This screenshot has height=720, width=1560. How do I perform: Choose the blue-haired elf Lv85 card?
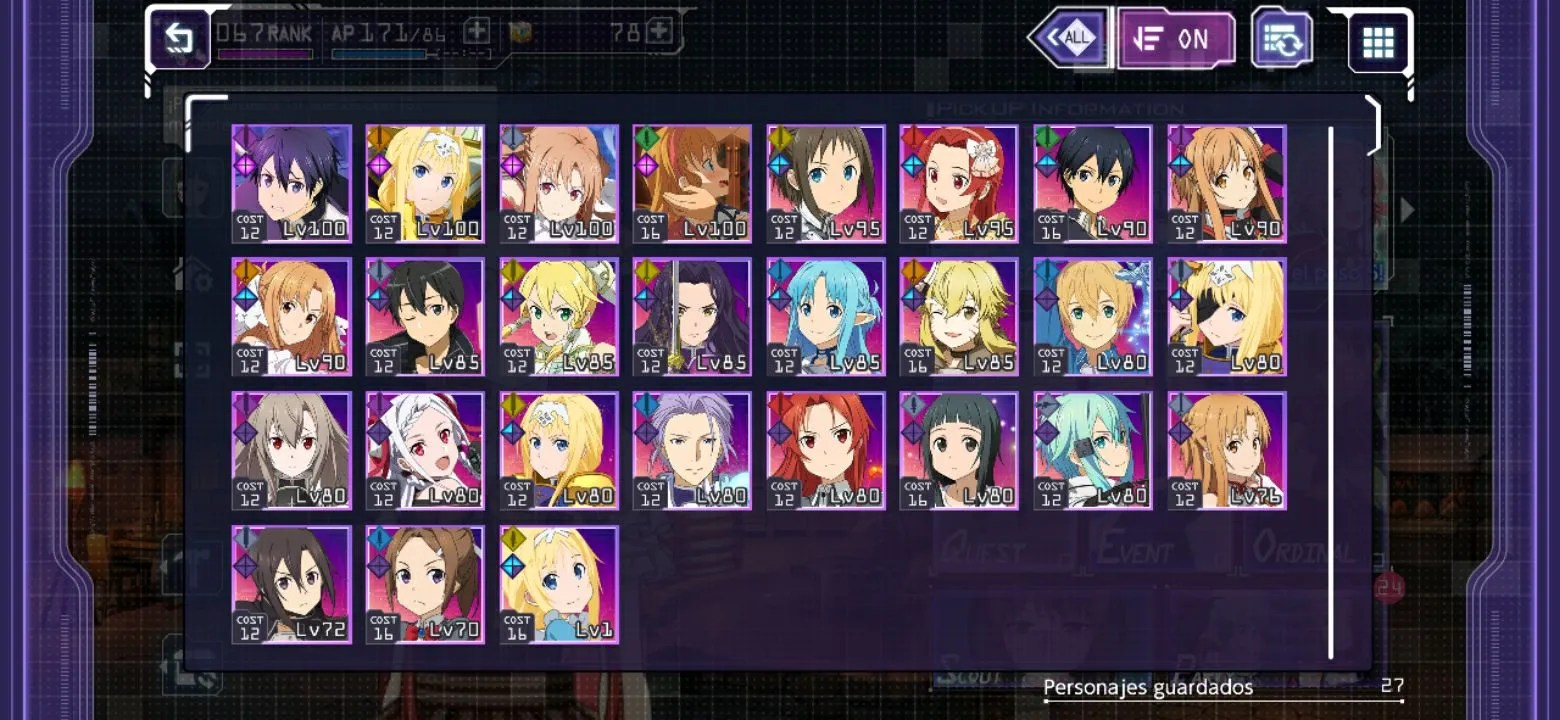826,317
